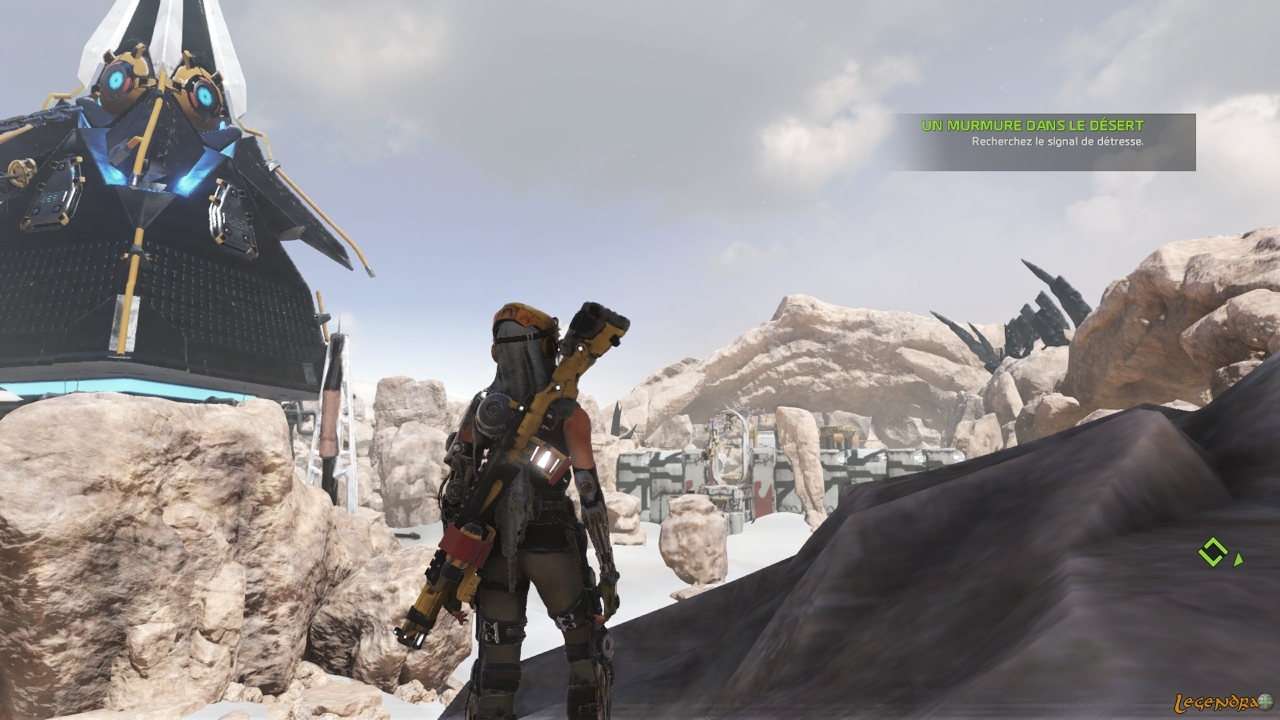Screen dimensions: 1280x720
Task: Click the green diamond waypoint marker
Action: pos(1213,552)
